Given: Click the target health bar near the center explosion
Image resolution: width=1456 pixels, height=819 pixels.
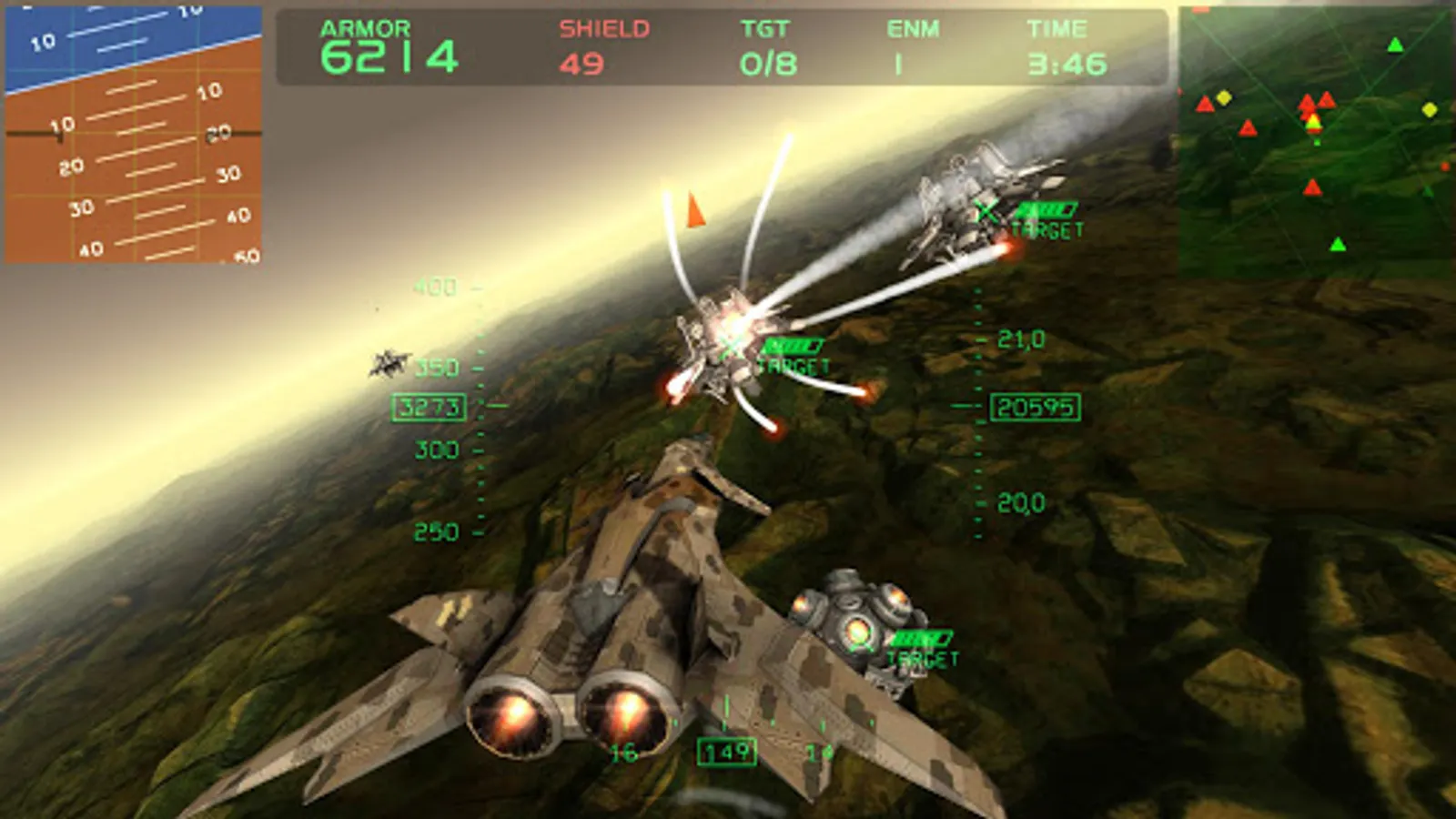Looking at the screenshot, I should (794, 347).
